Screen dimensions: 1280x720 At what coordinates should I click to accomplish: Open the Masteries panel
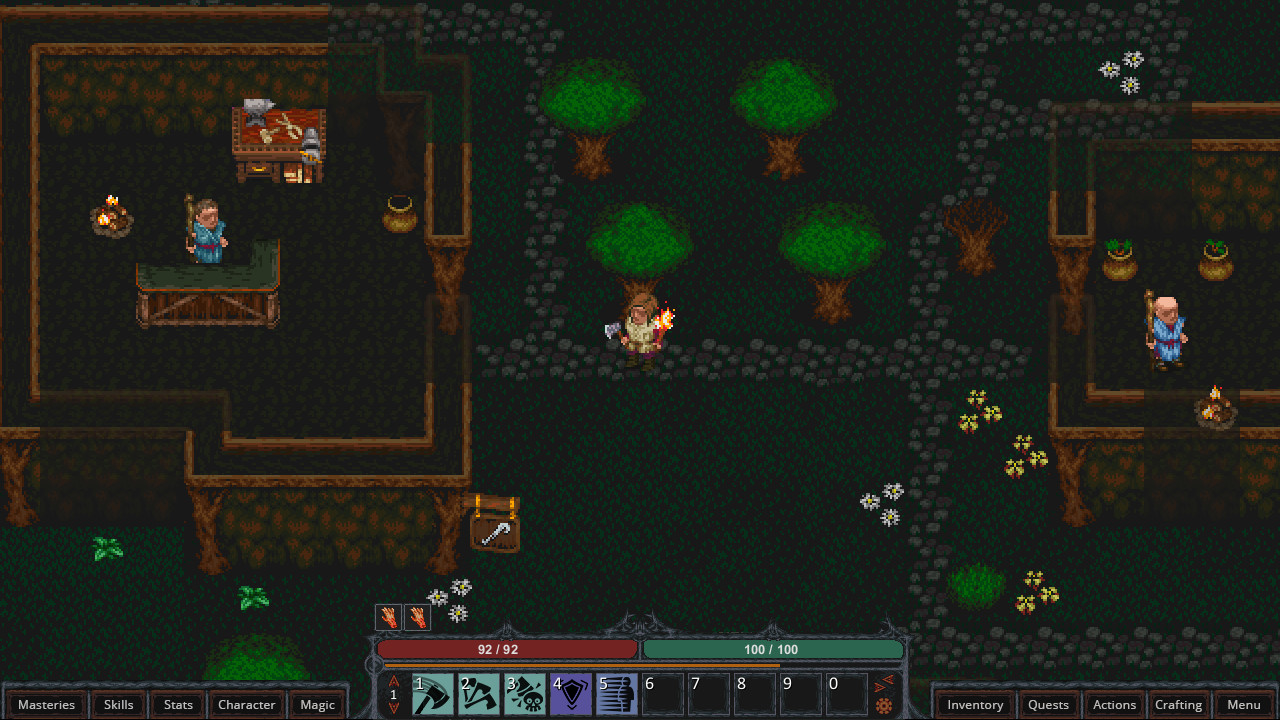46,704
